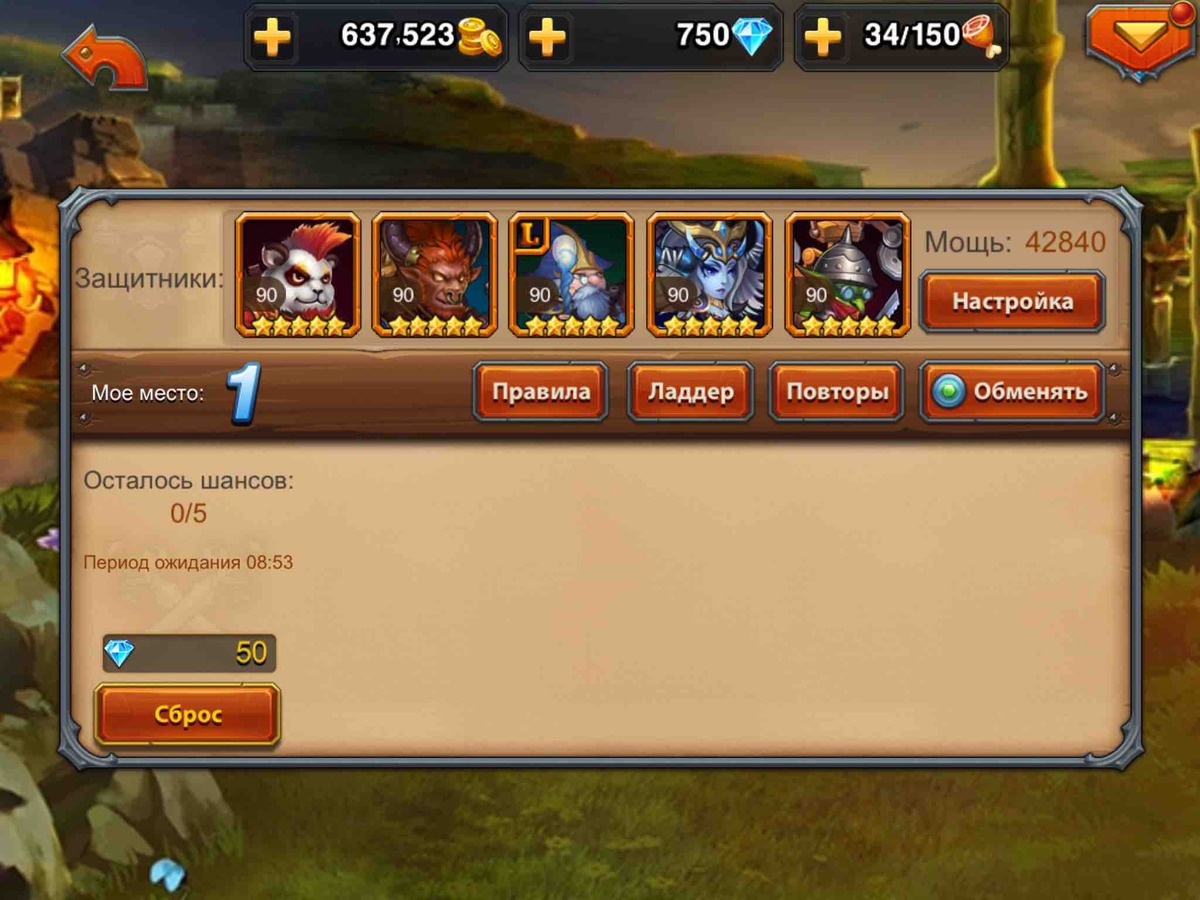Choose the bearded wizard defender portrait
Screen dimensions: 1200x900
click(x=572, y=274)
